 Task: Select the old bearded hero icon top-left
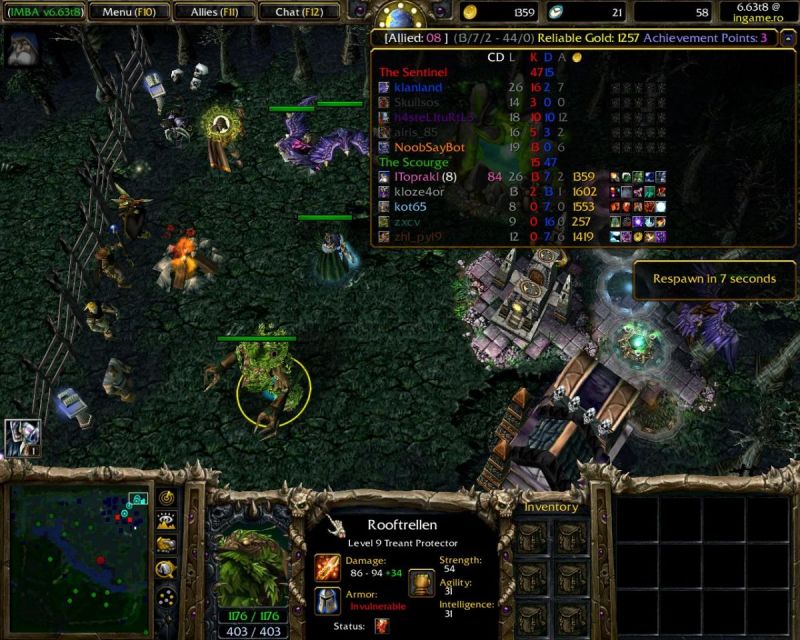pos(23,48)
